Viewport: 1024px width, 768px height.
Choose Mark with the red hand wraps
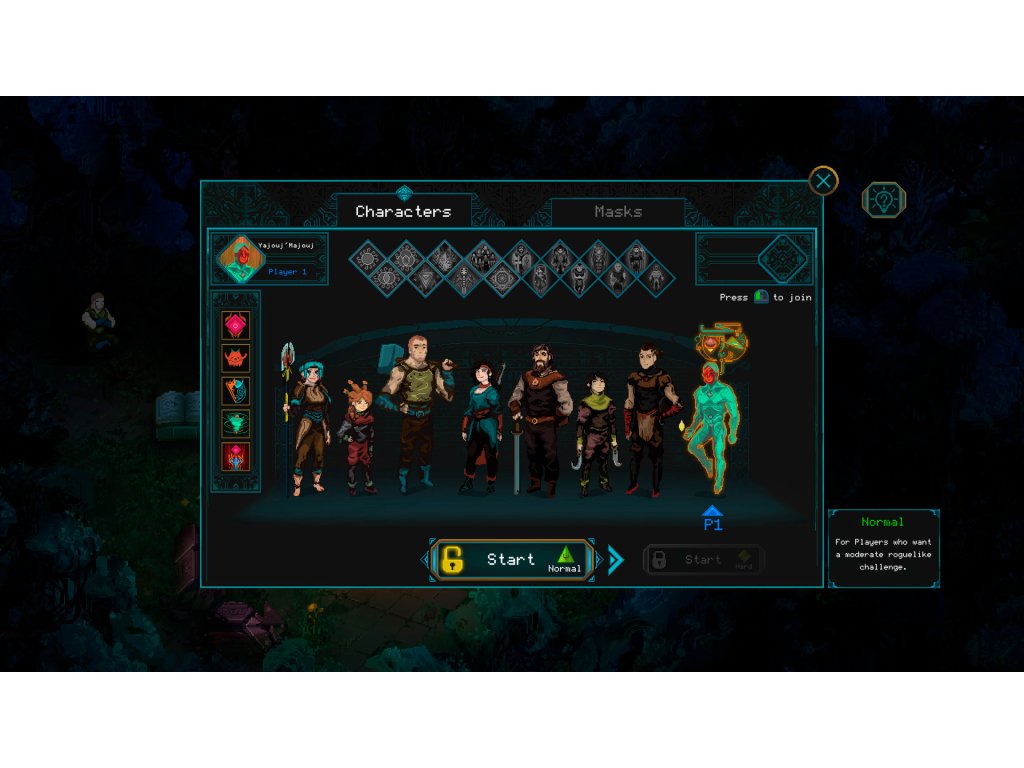(645, 420)
